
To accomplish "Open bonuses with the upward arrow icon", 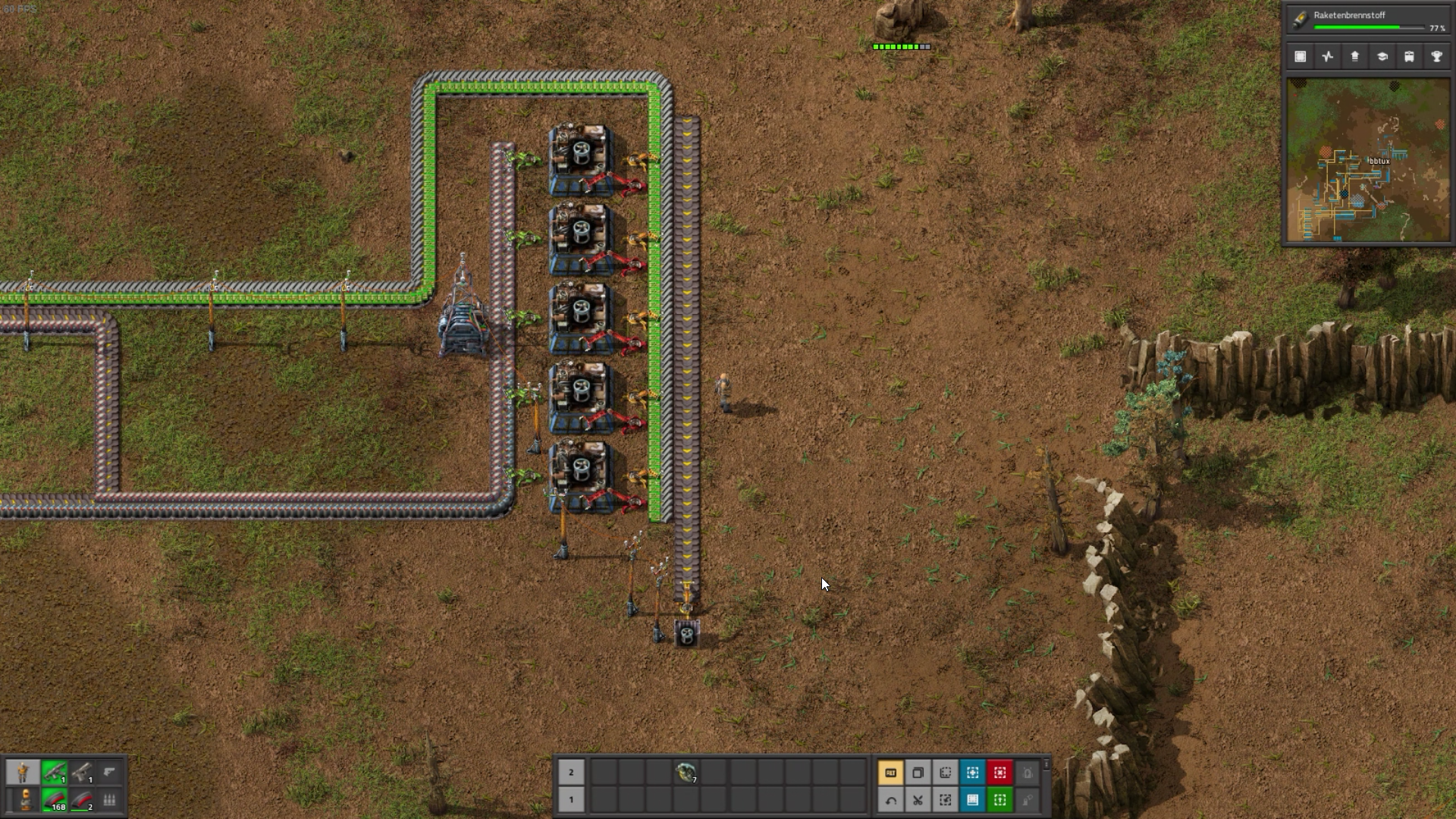I will 1354,56.
